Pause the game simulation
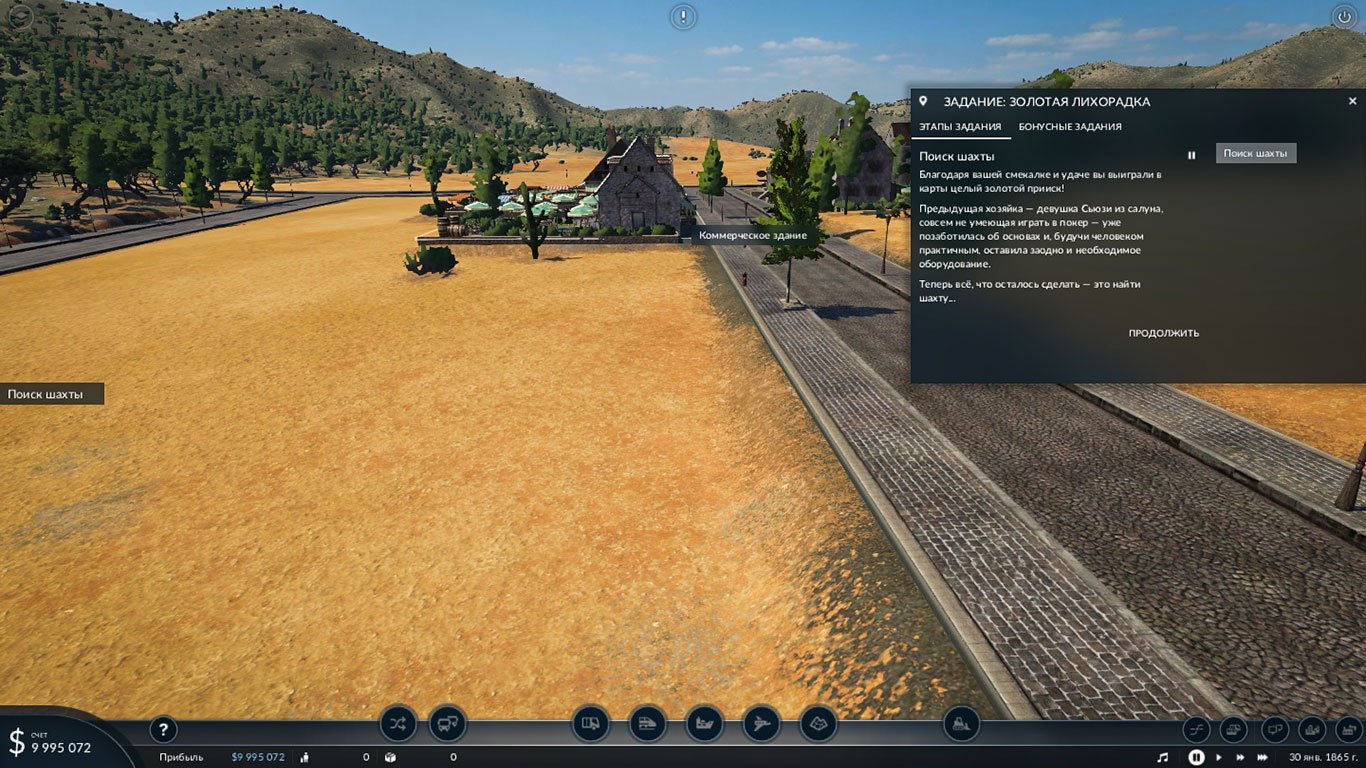The width and height of the screenshot is (1366, 768). [1197, 757]
